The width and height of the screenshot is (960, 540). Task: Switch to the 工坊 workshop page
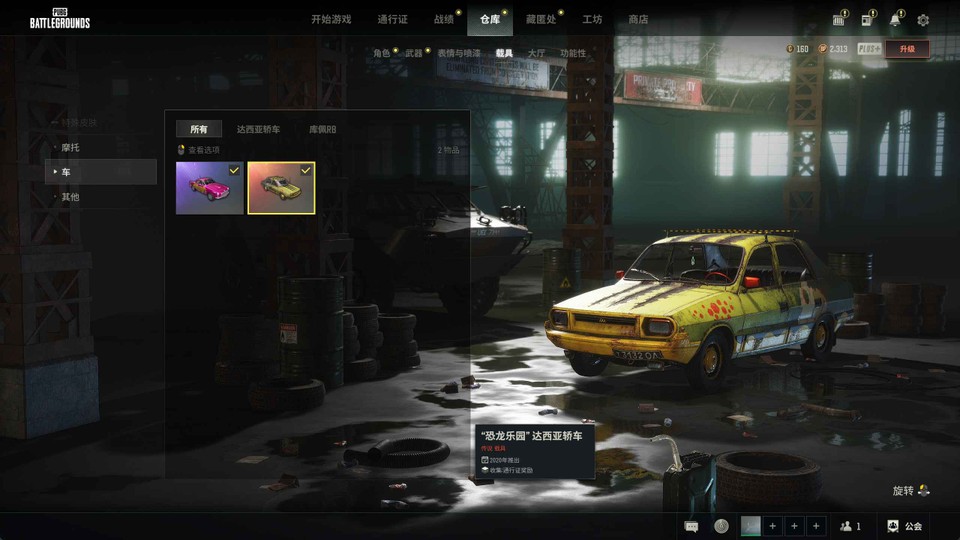592,19
